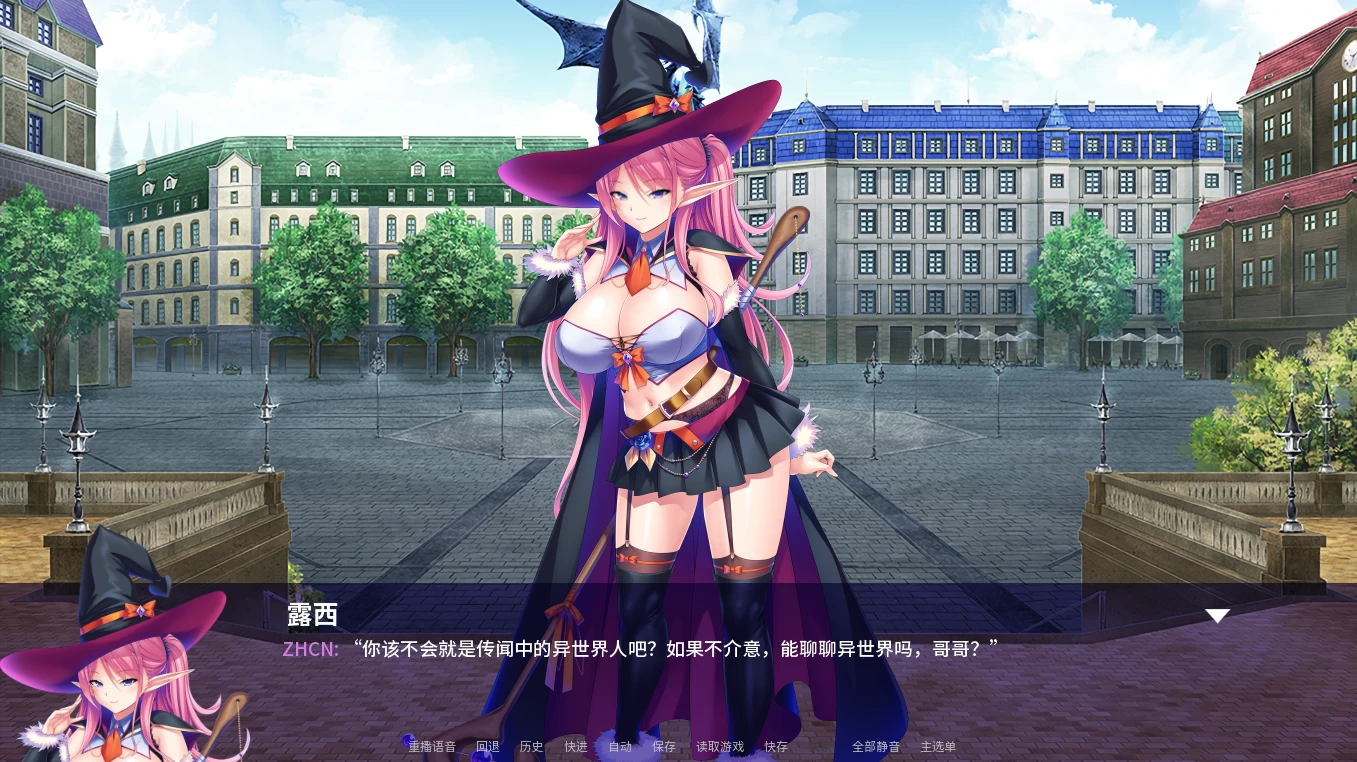Toggle 全部静音 mute all
Viewport: 1357px width, 762px height.
click(876, 747)
